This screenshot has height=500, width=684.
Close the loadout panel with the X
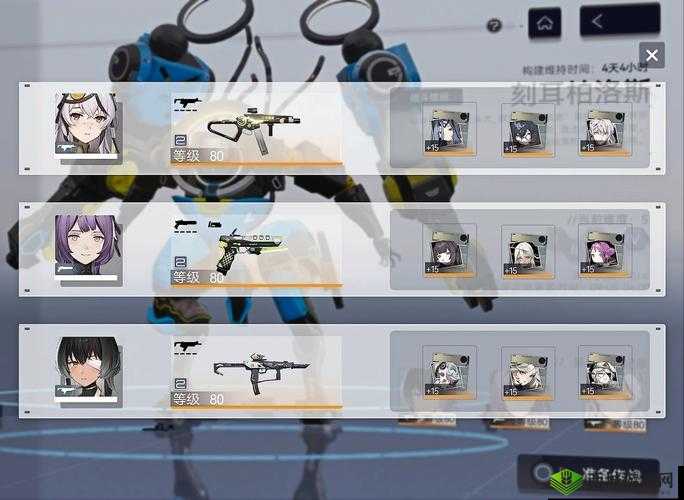click(x=651, y=56)
